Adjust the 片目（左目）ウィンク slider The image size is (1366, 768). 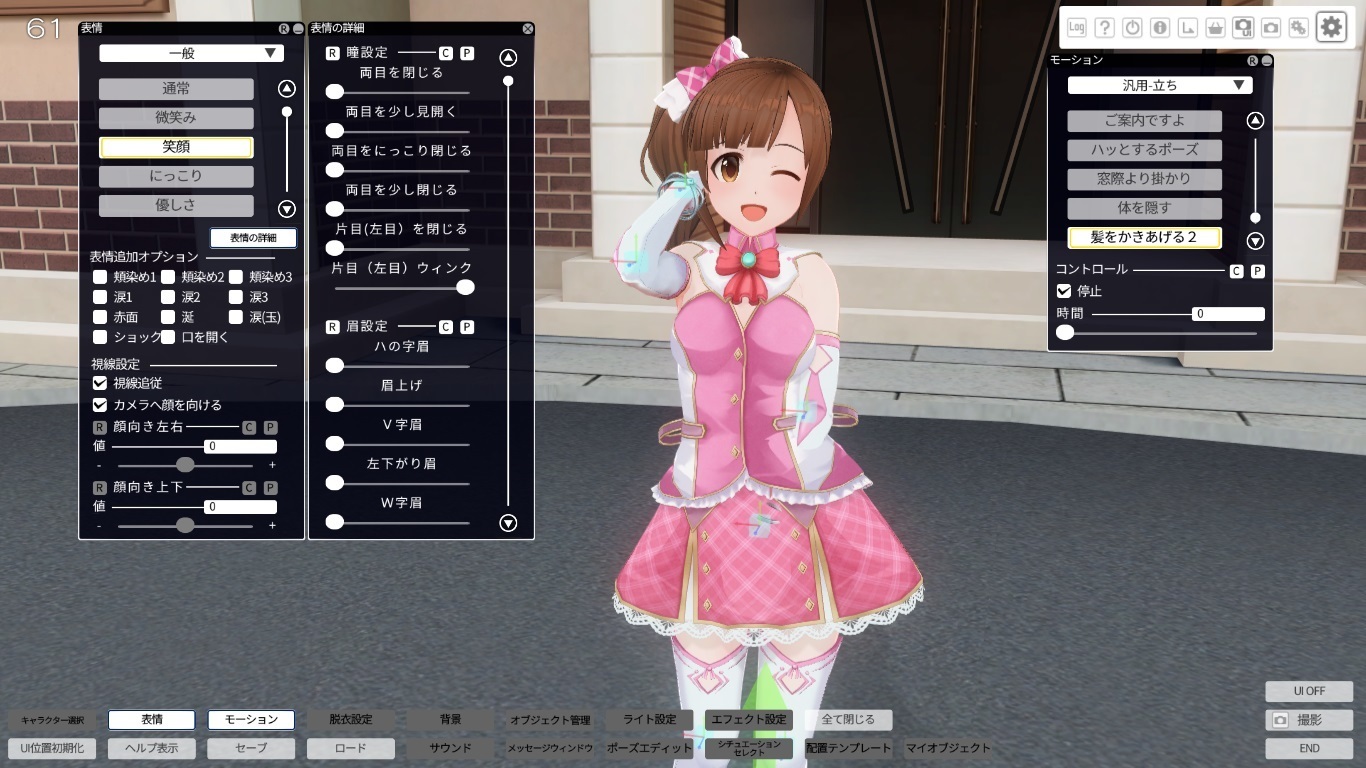pyautogui.click(x=465, y=287)
